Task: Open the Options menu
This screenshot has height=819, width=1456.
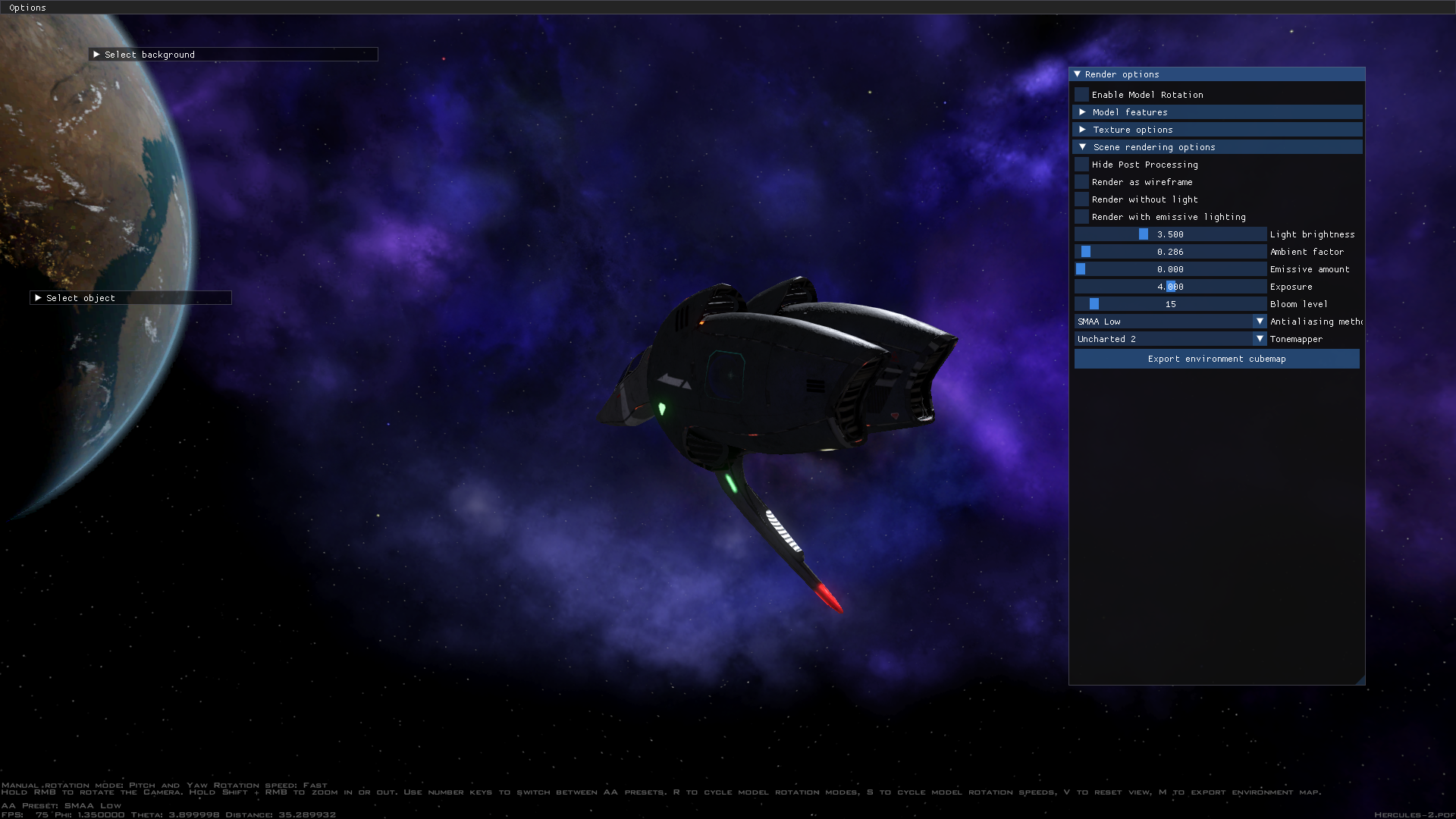Action: pyautogui.click(x=27, y=7)
